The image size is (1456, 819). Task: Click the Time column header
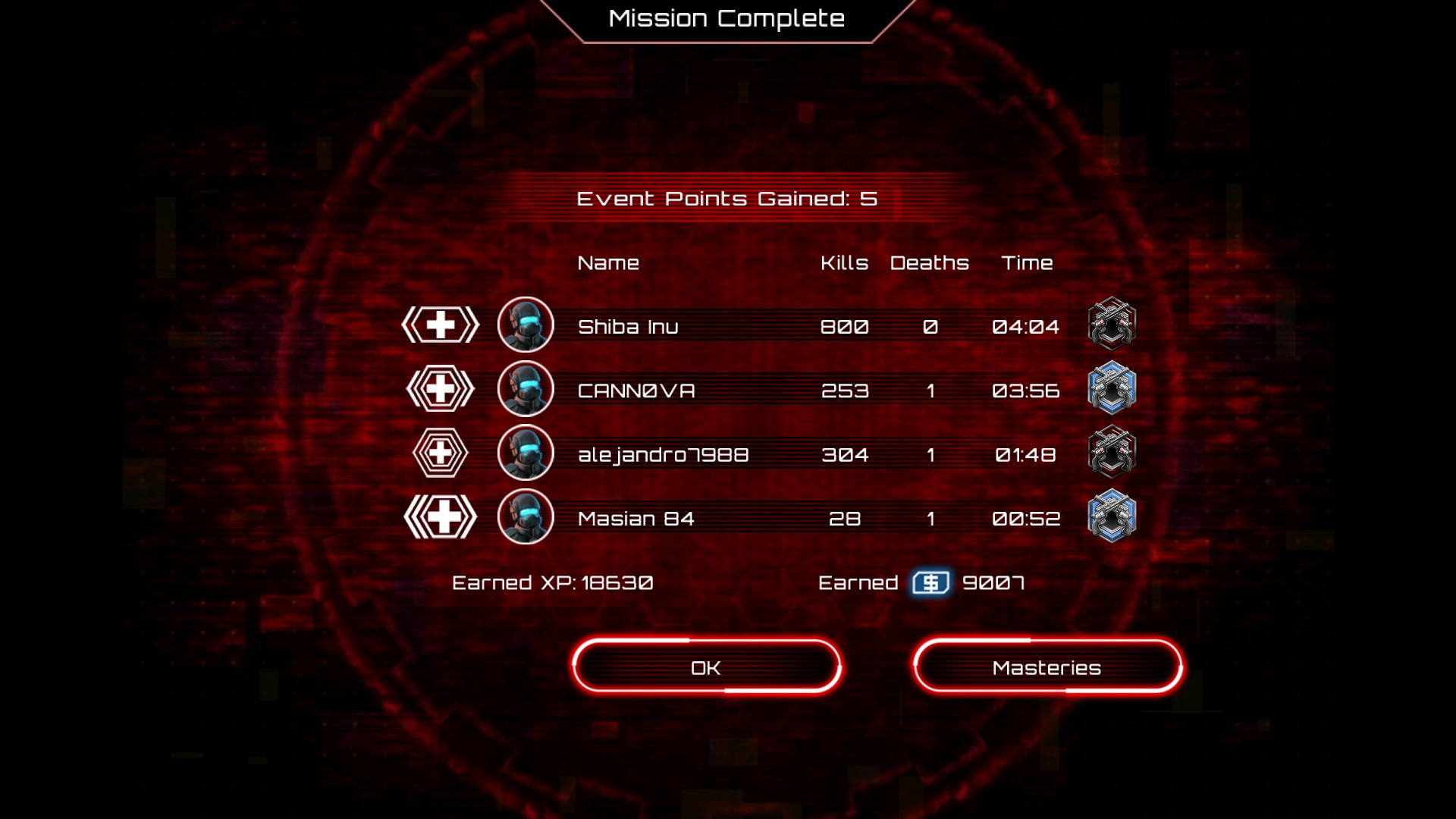(1028, 263)
